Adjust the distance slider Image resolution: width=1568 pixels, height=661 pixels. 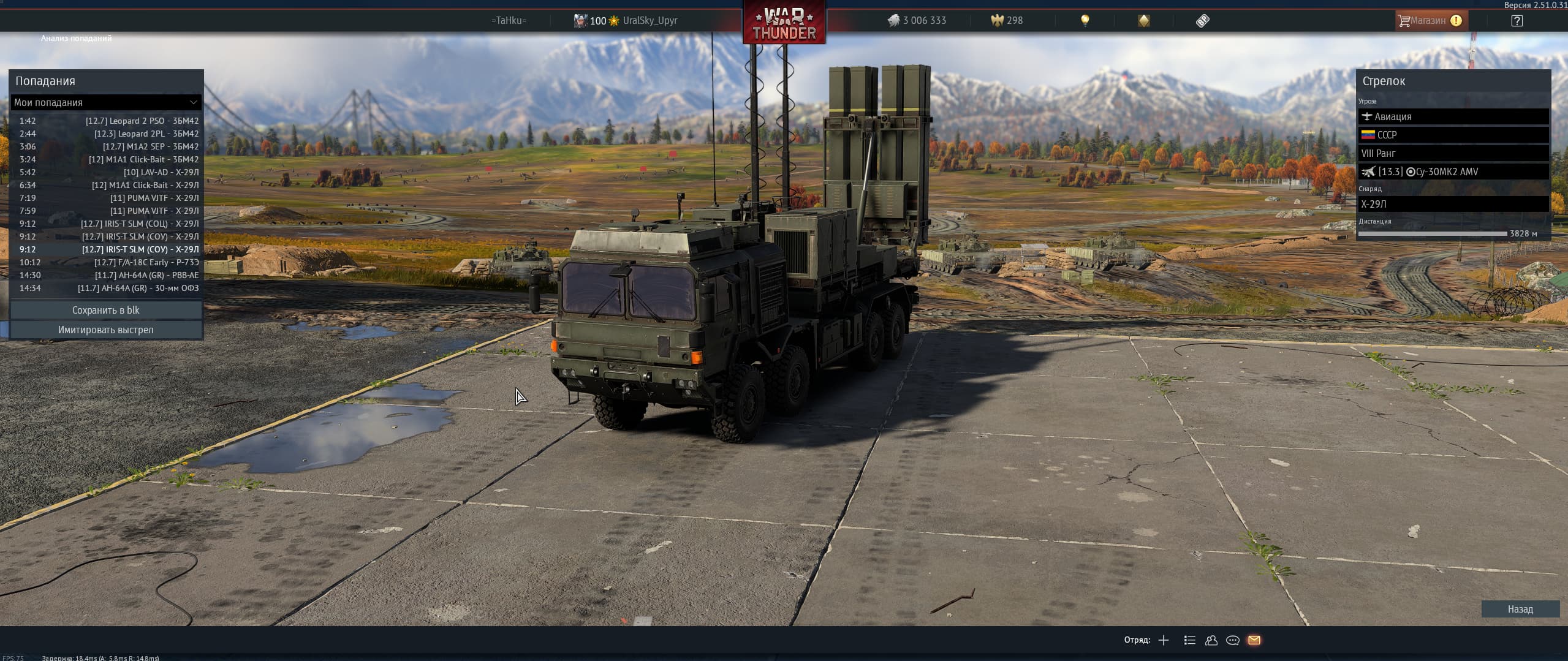[x=1432, y=233]
